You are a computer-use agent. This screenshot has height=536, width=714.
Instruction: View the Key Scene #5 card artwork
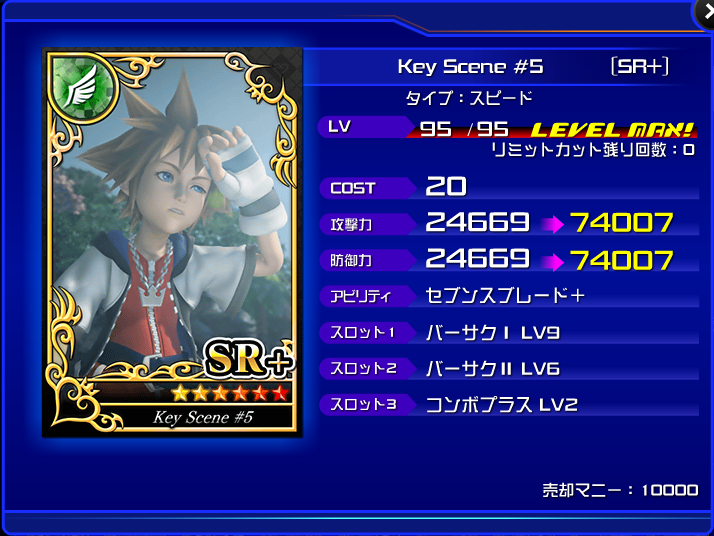tap(172, 240)
